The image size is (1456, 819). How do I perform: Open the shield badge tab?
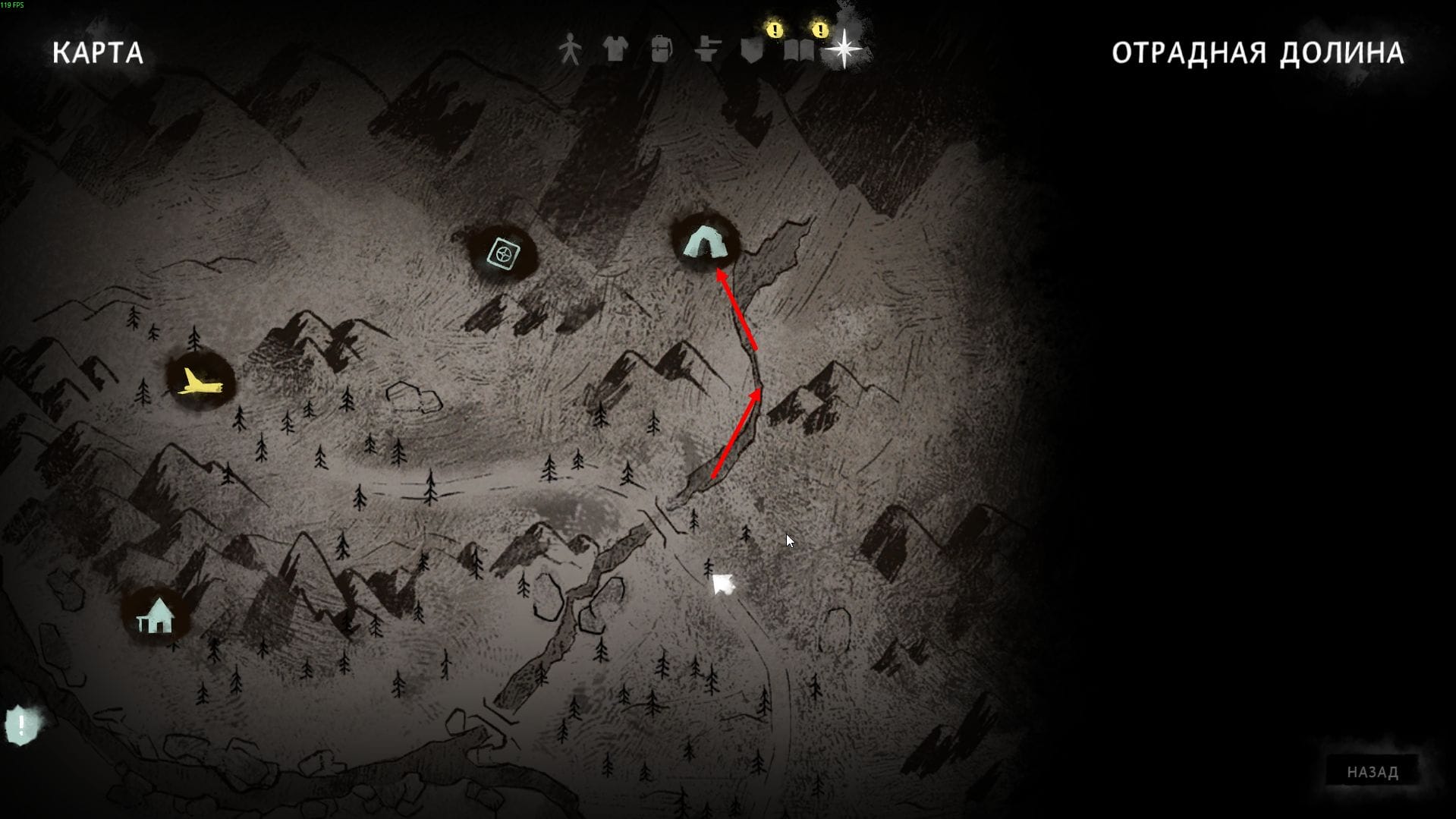tap(752, 50)
